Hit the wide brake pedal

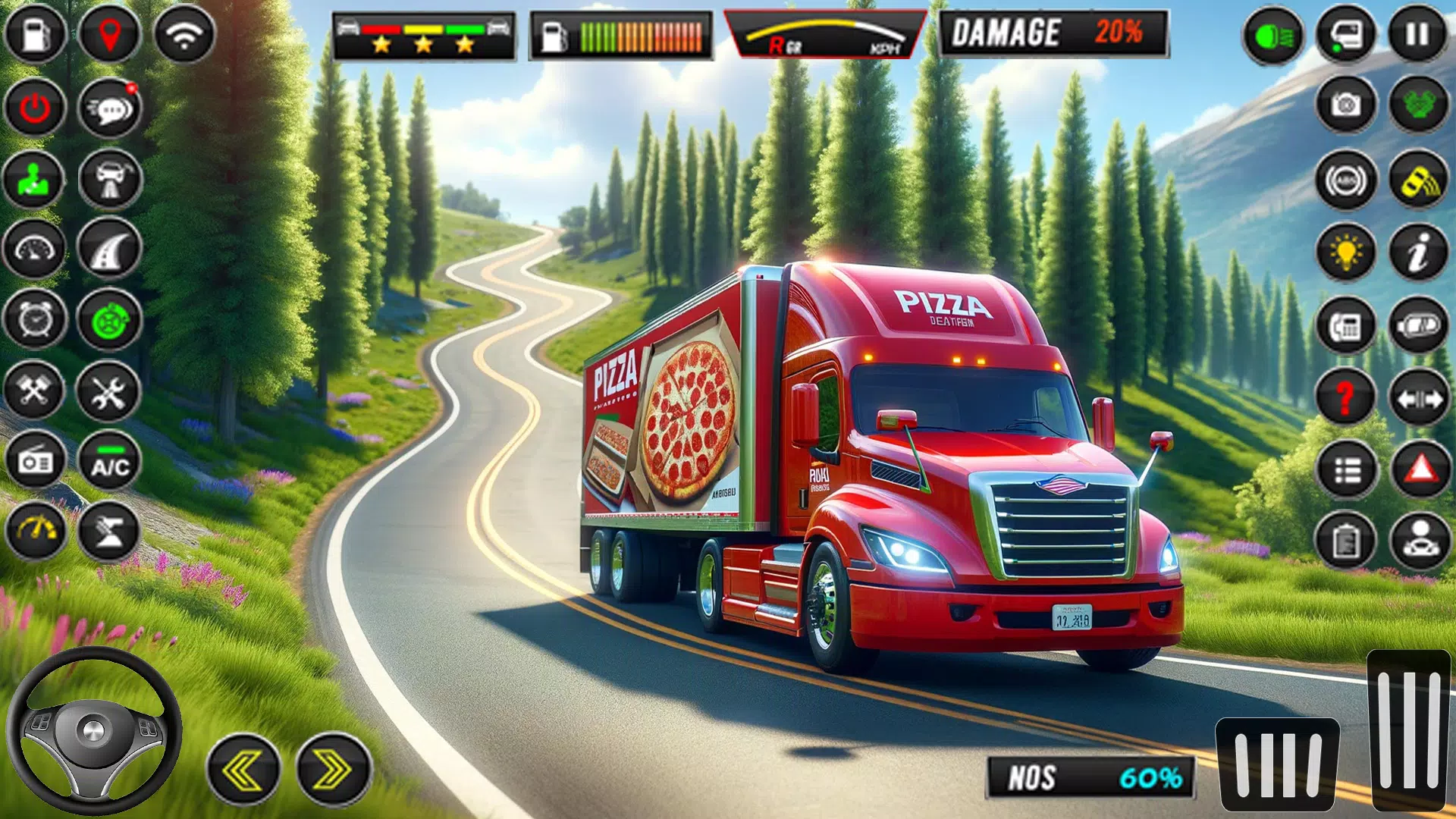(x=1278, y=764)
